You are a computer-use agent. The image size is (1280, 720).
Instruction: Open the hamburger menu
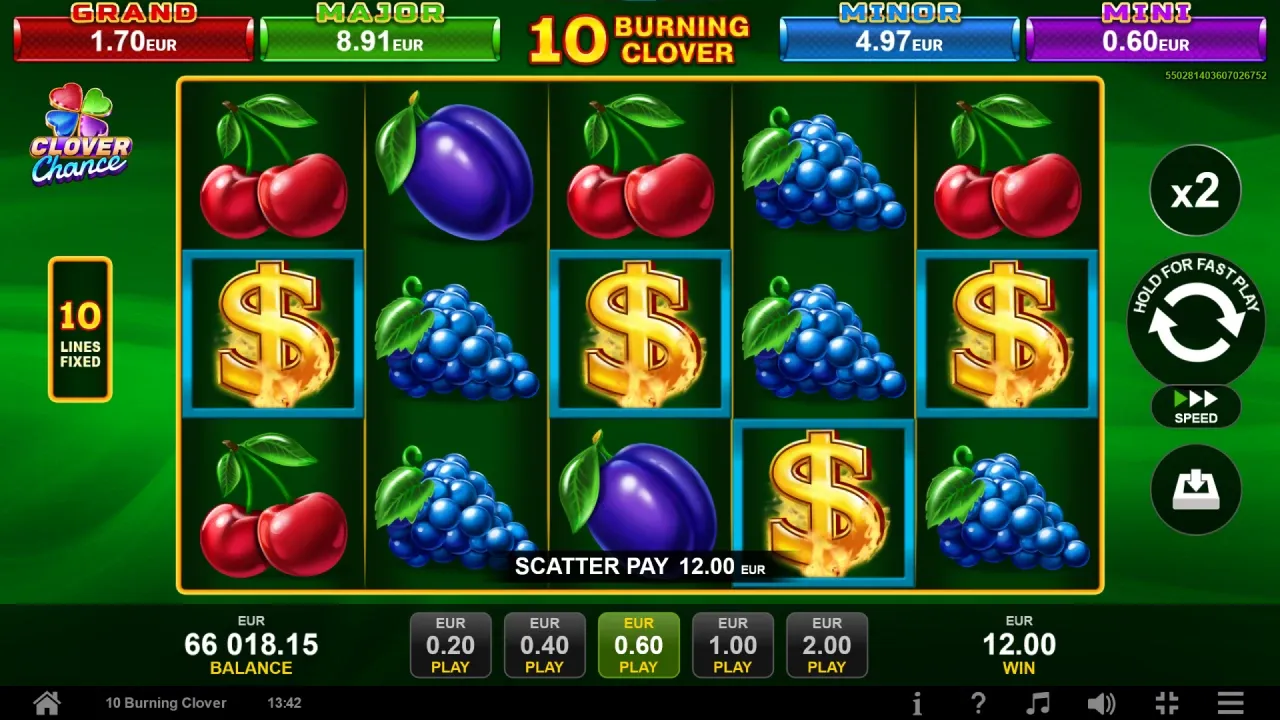(1231, 703)
